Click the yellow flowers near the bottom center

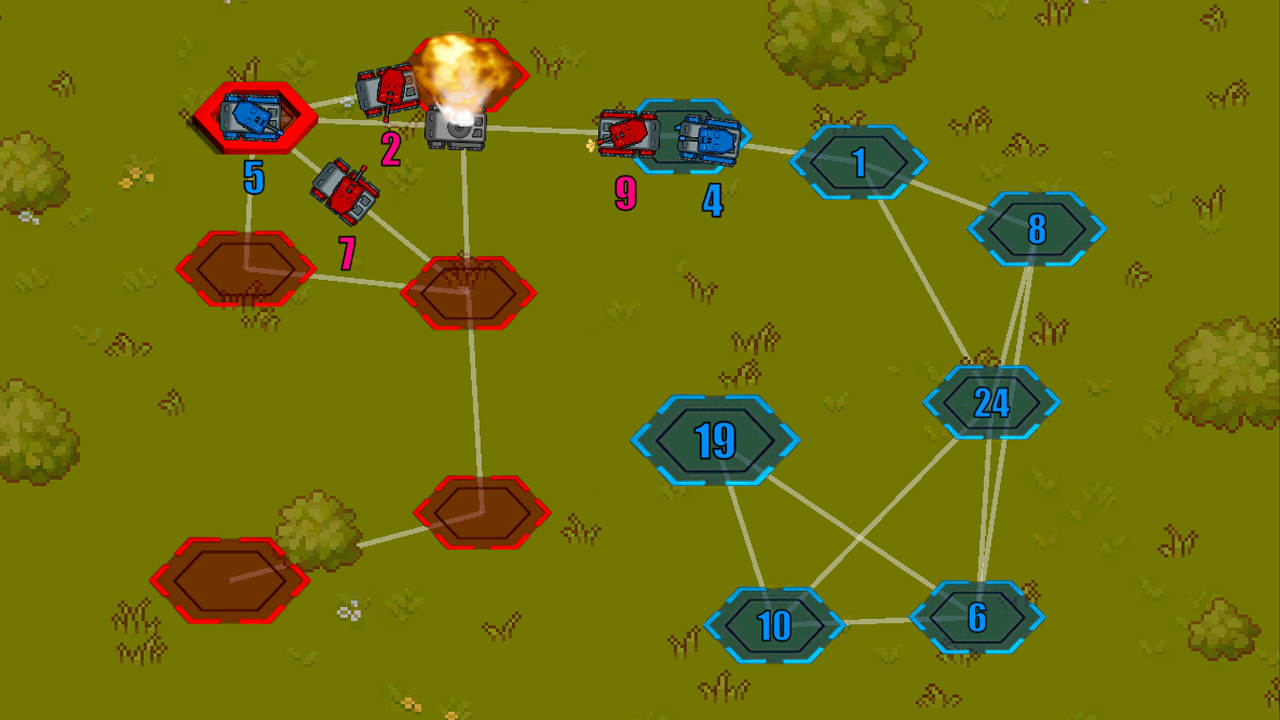410,703
